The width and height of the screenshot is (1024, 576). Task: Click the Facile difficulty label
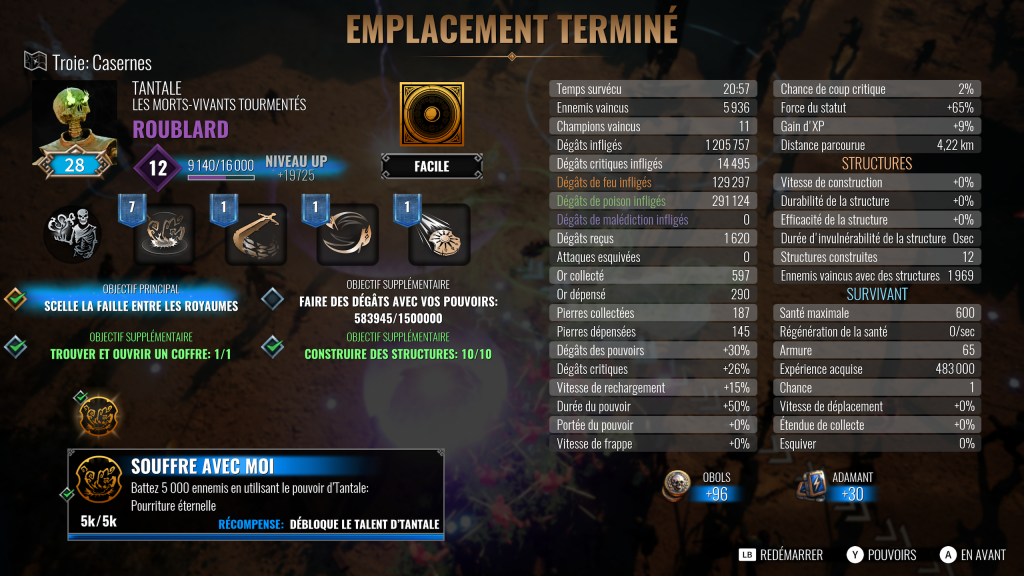click(431, 166)
